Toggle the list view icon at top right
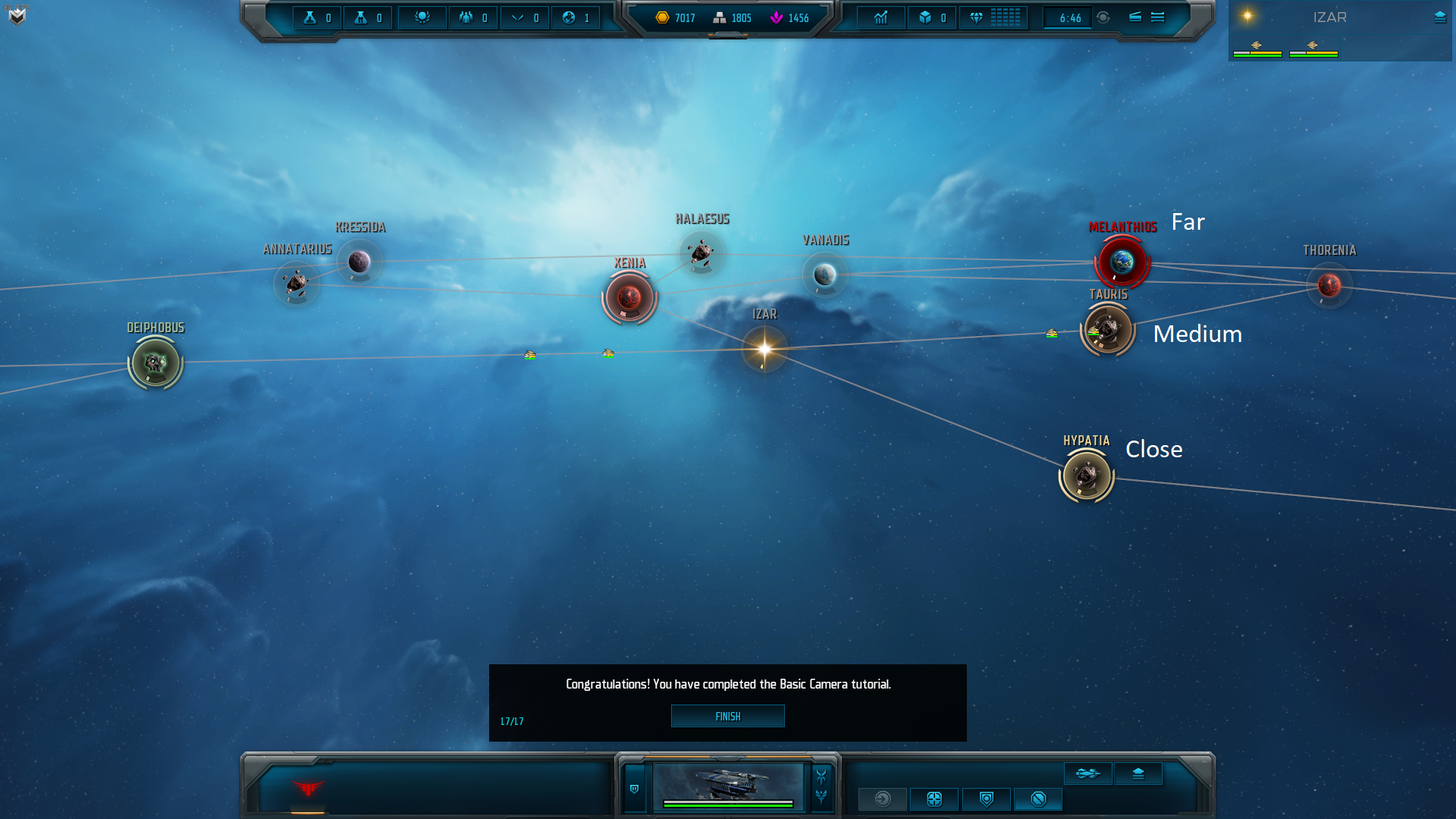This screenshot has height=819, width=1456. 1156,17
